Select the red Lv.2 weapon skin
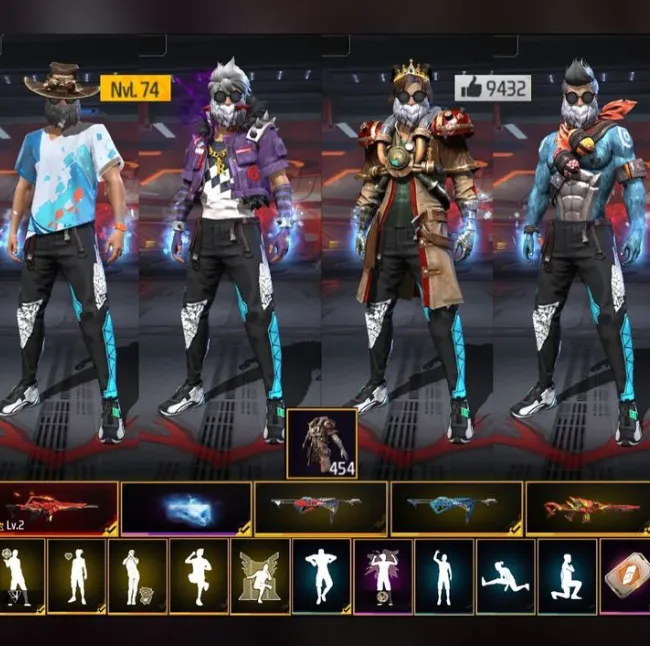Screen dimensions: 650x646 pos(58,508)
